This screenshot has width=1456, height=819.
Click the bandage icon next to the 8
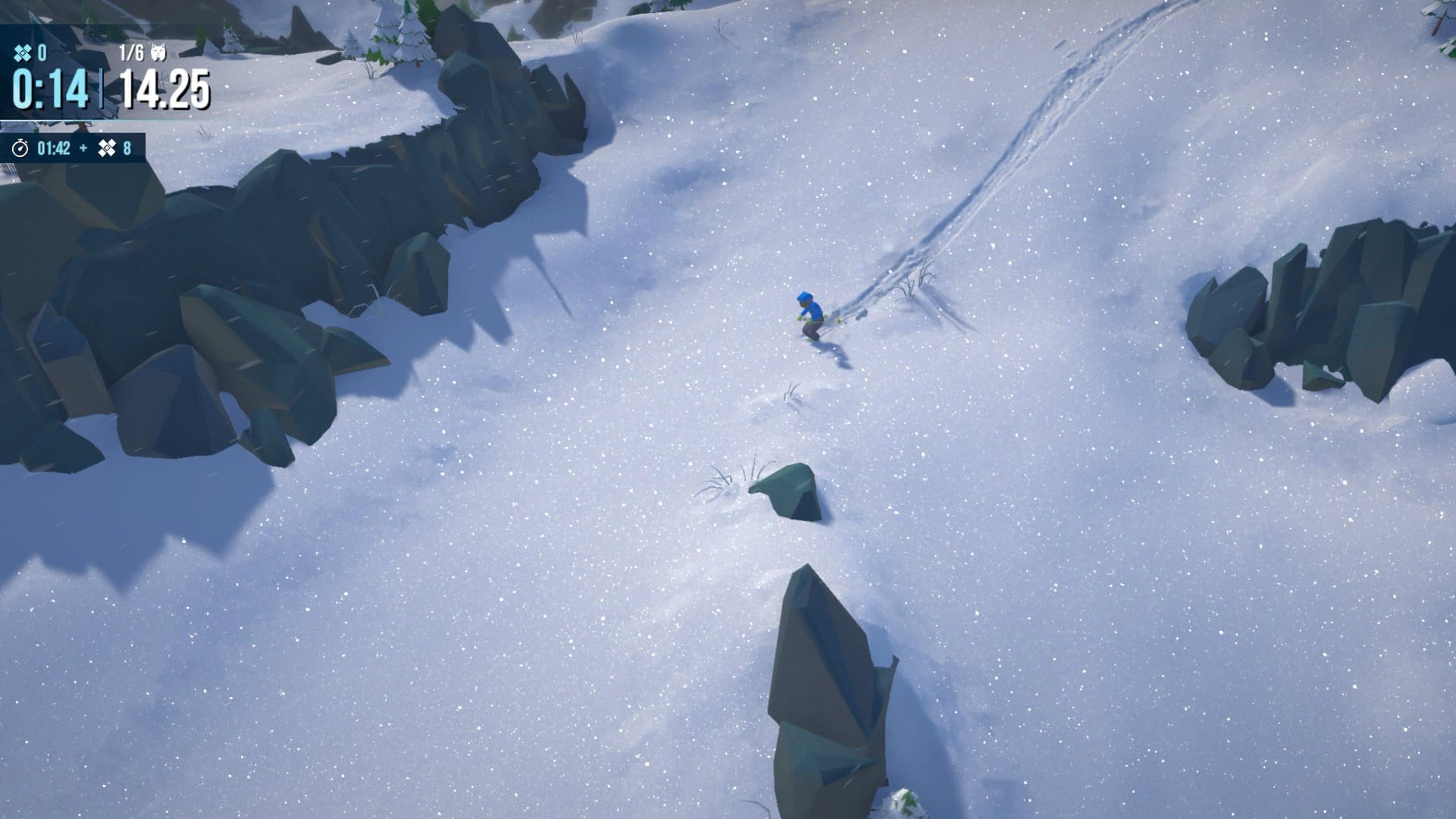point(108,149)
